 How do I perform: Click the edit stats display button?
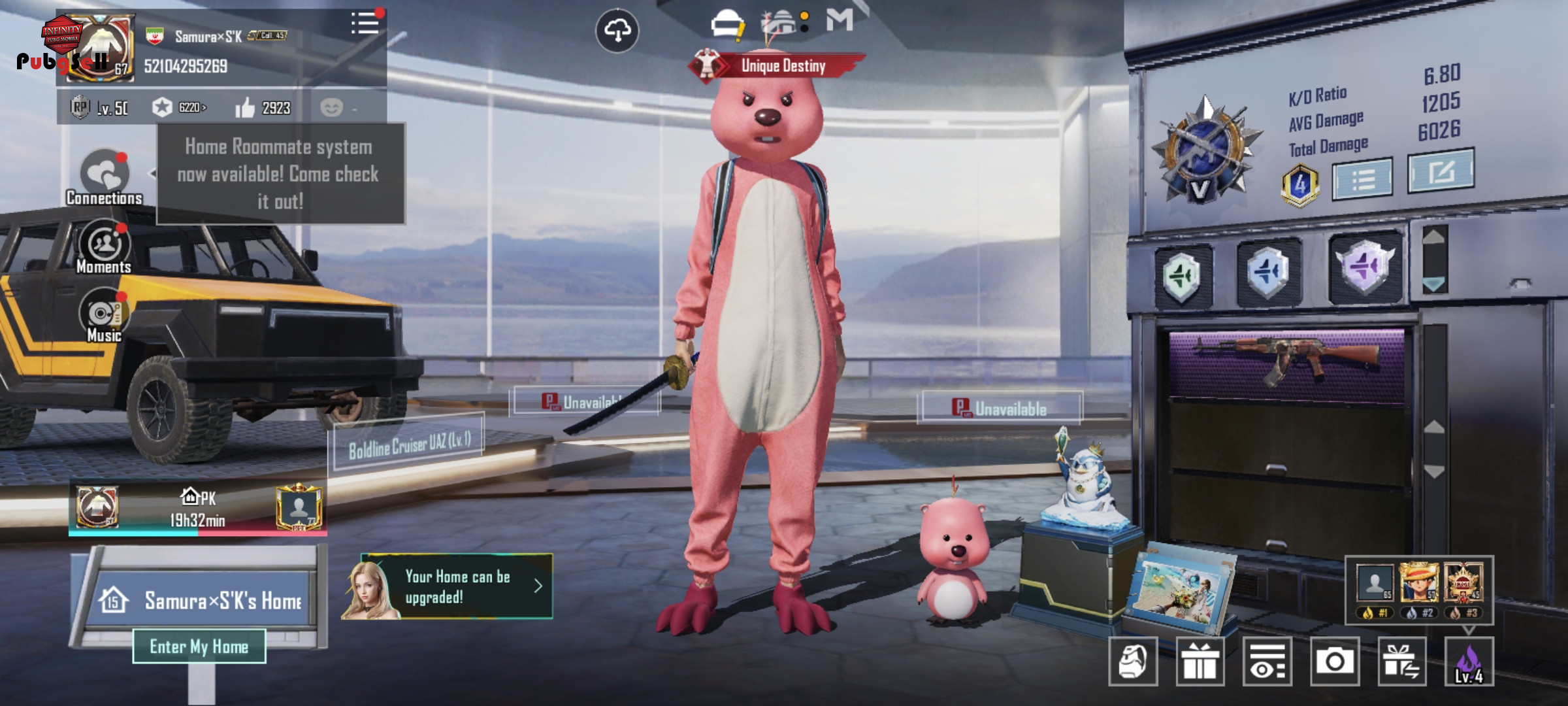pyautogui.click(x=1441, y=171)
